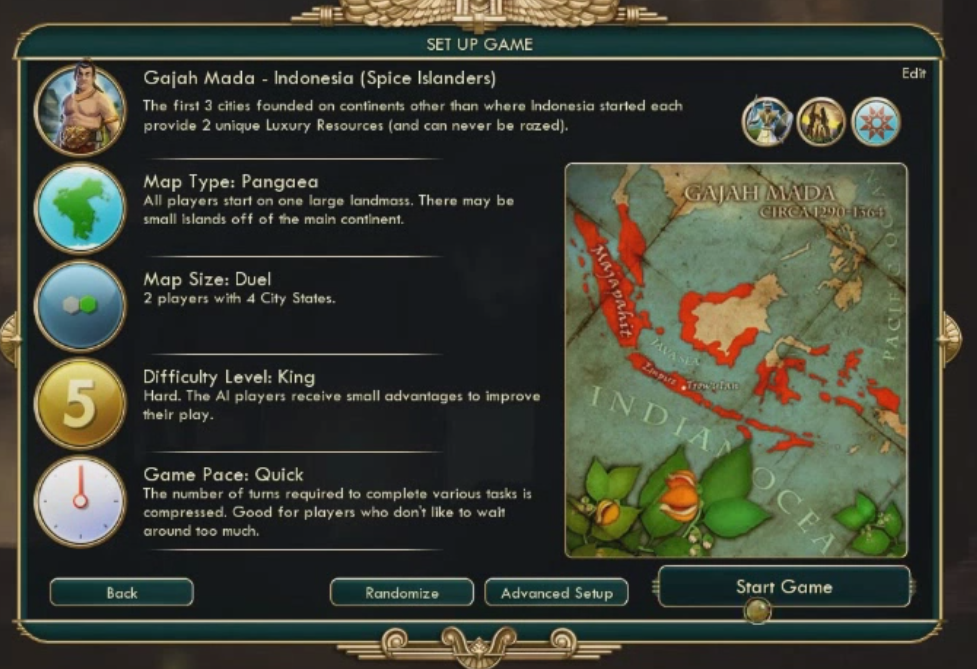Image resolution: width=977 pixels, height=669 pixels.
Task: Select the Gajah Mada leader portrait
Action: pos(80,110)
